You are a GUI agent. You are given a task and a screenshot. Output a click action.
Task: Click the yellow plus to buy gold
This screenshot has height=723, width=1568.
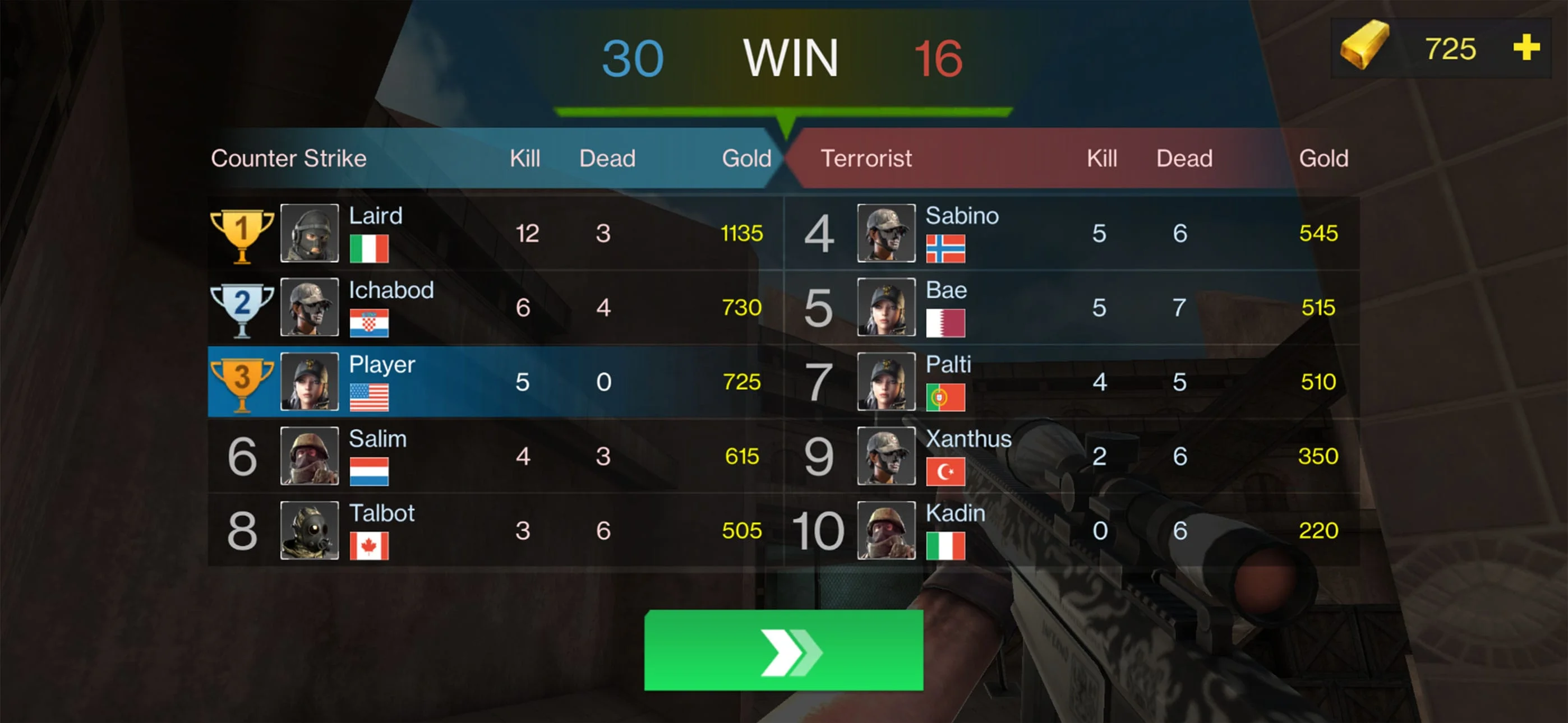tap(1527, 48)
